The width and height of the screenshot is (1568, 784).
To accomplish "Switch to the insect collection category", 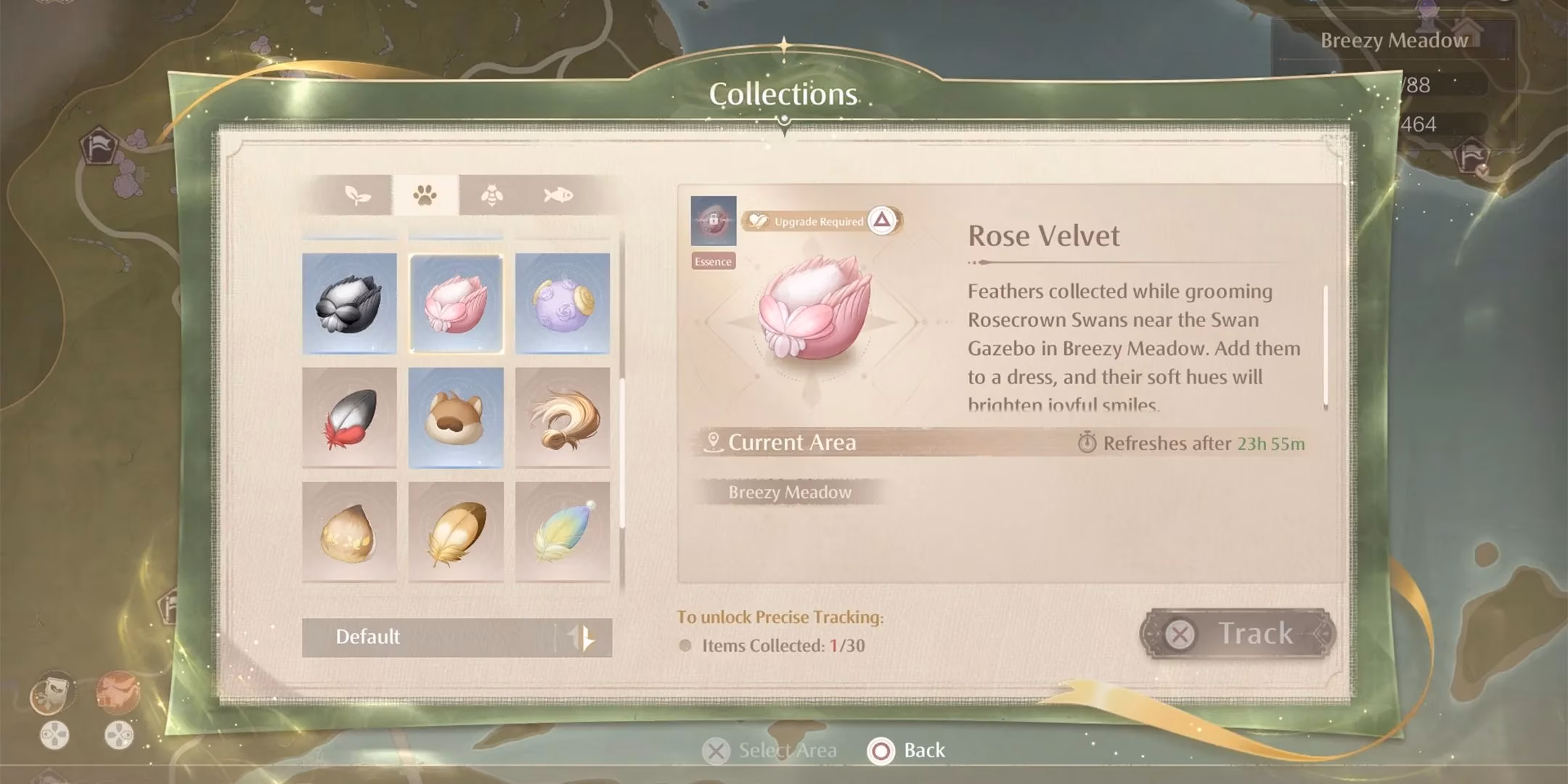I will pos(492,195).
